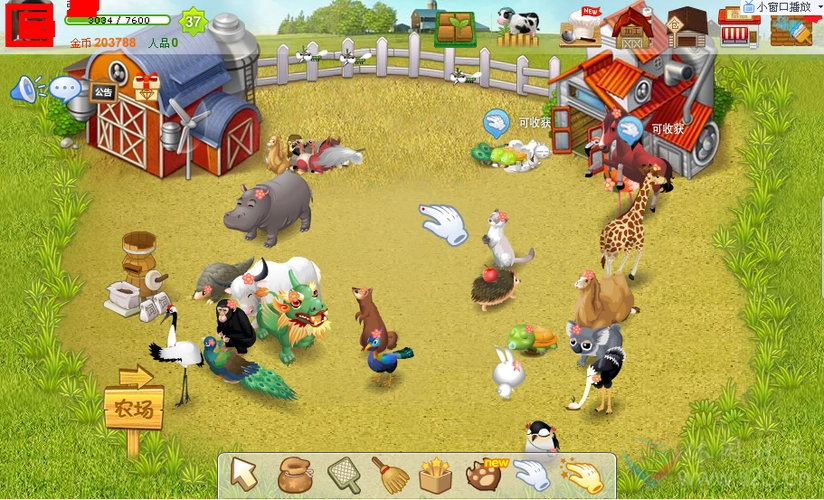Open the star box item

pyautogui.click(x=436, y=475)
